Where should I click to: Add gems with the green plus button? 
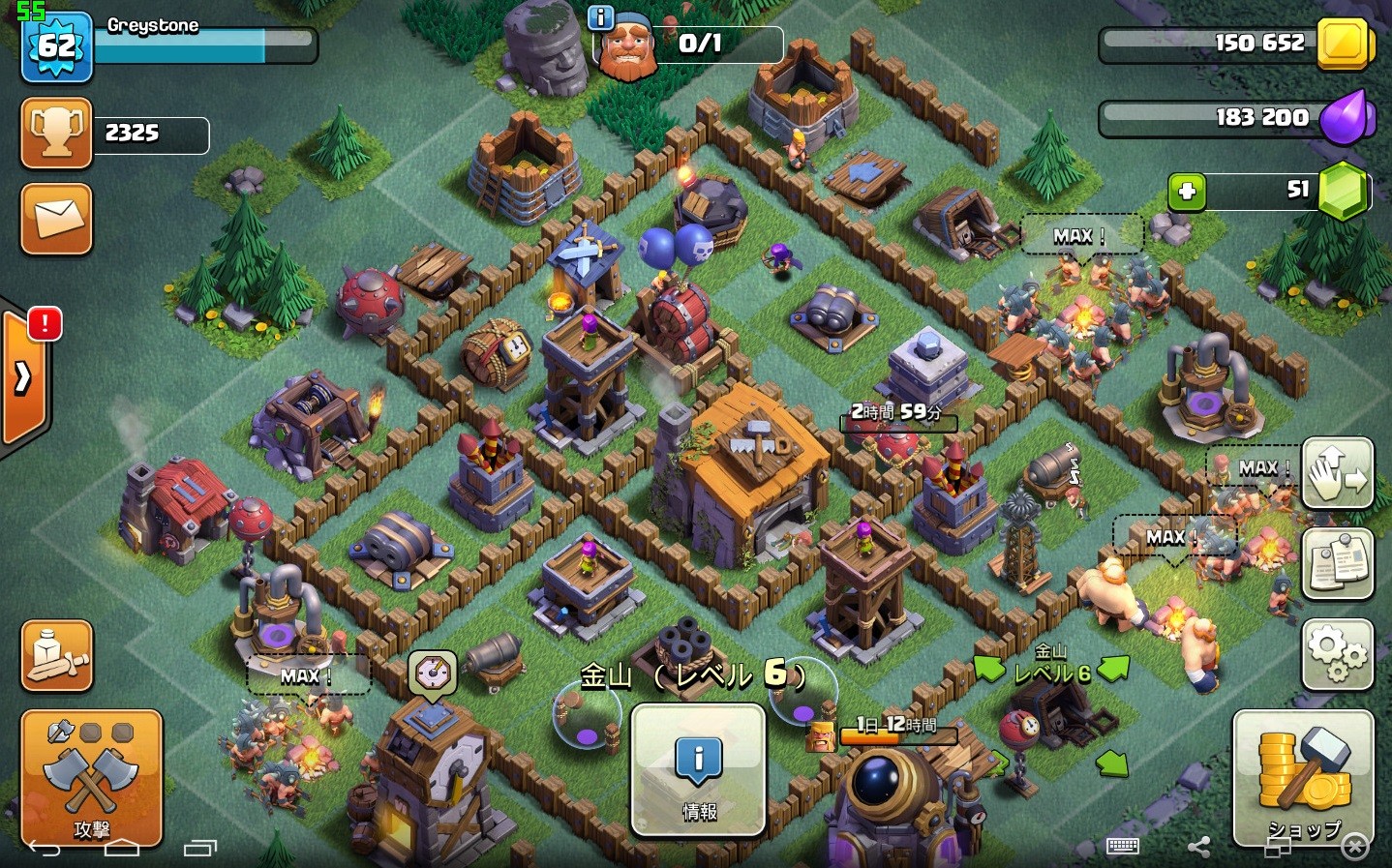click(1187, 192)
